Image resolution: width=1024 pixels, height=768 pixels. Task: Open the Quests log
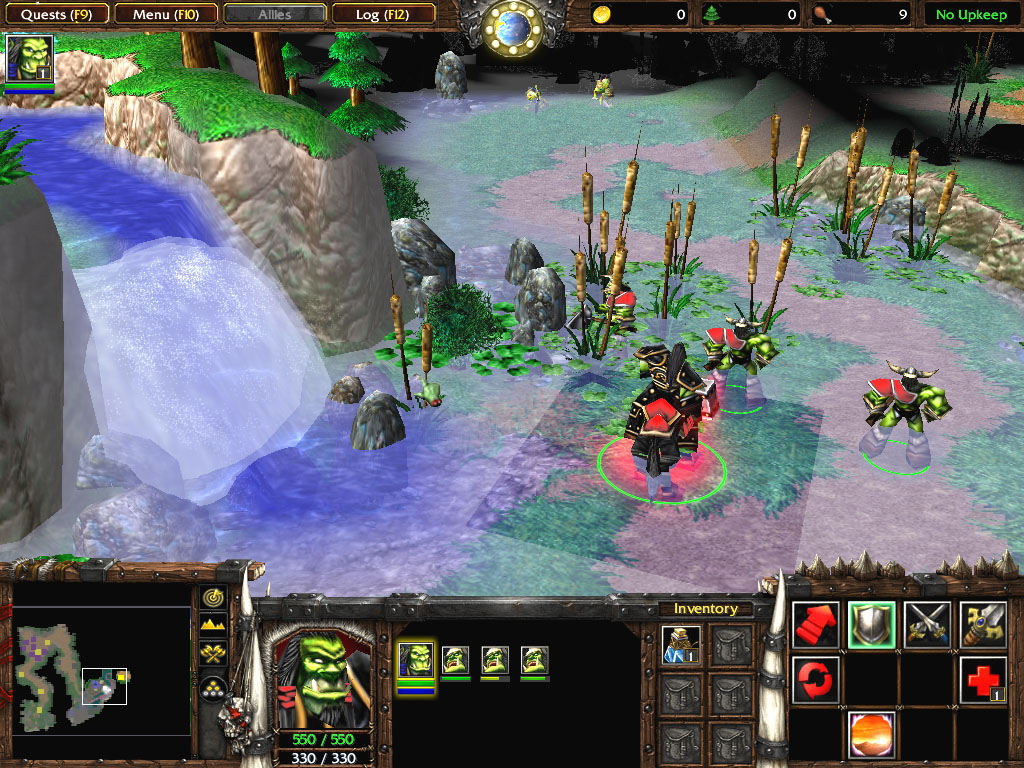tap(56, 15)
